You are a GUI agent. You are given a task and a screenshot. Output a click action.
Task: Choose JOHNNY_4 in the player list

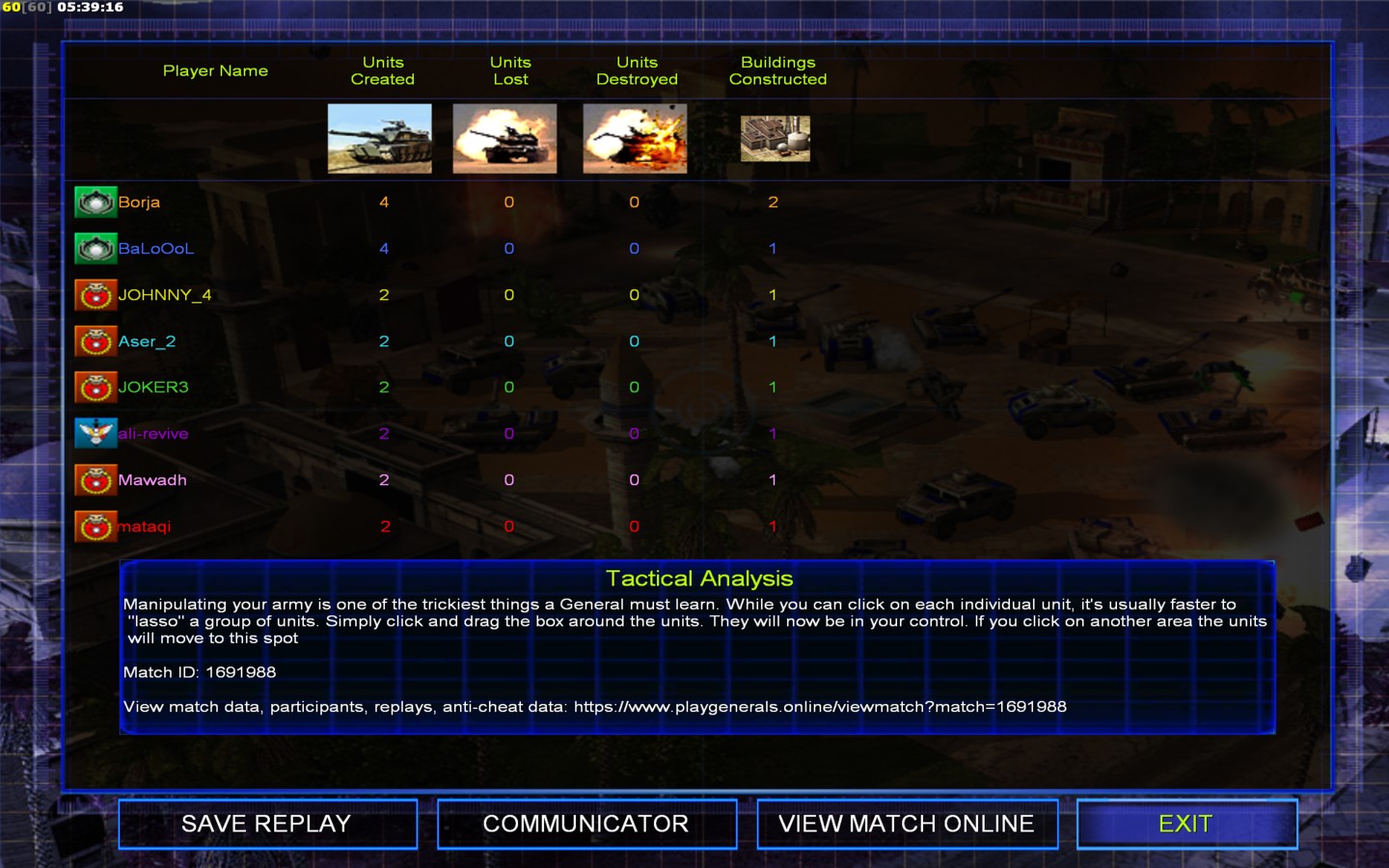[164, 295]
